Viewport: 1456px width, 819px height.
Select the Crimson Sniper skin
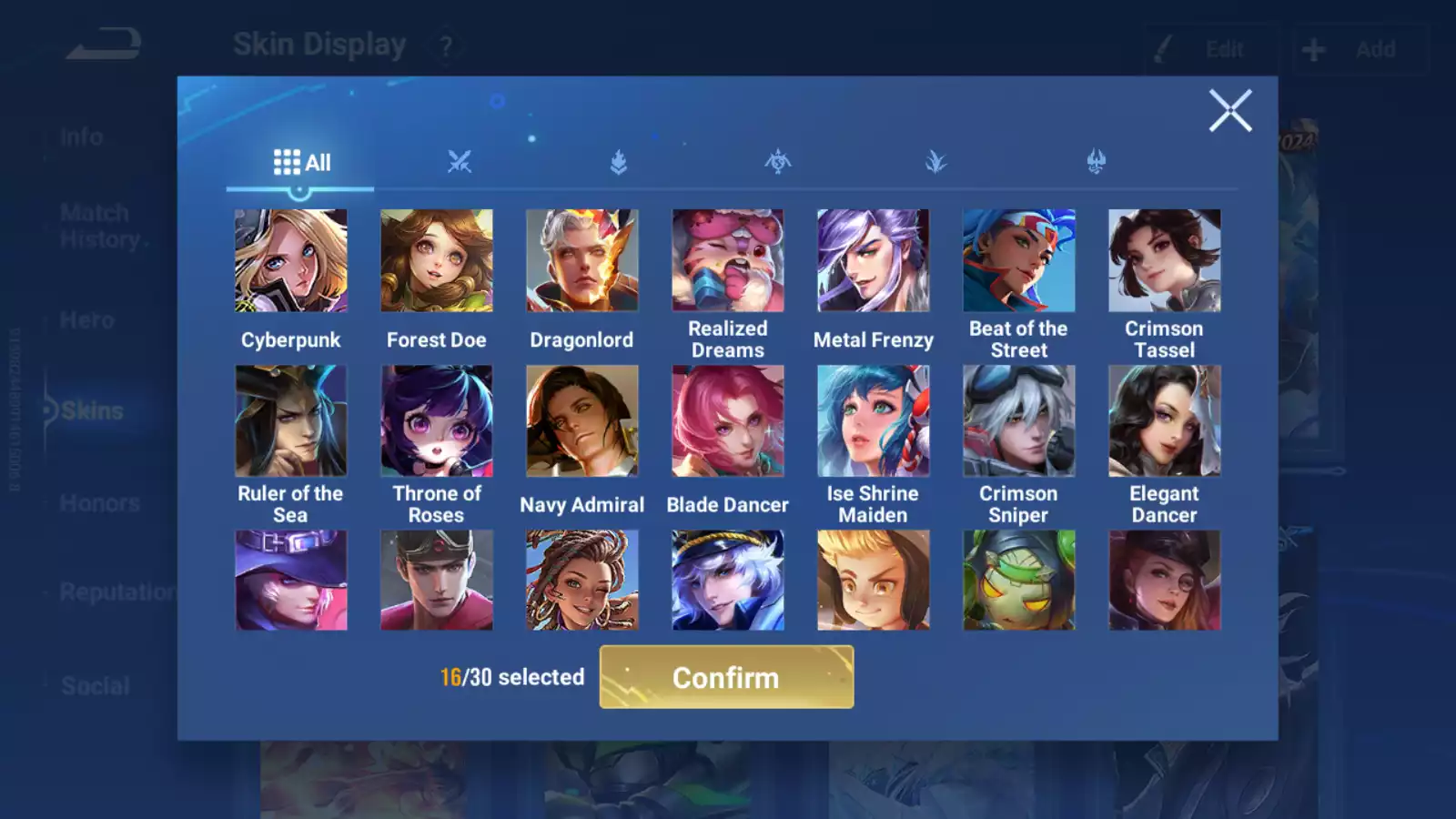point(1019,421)
